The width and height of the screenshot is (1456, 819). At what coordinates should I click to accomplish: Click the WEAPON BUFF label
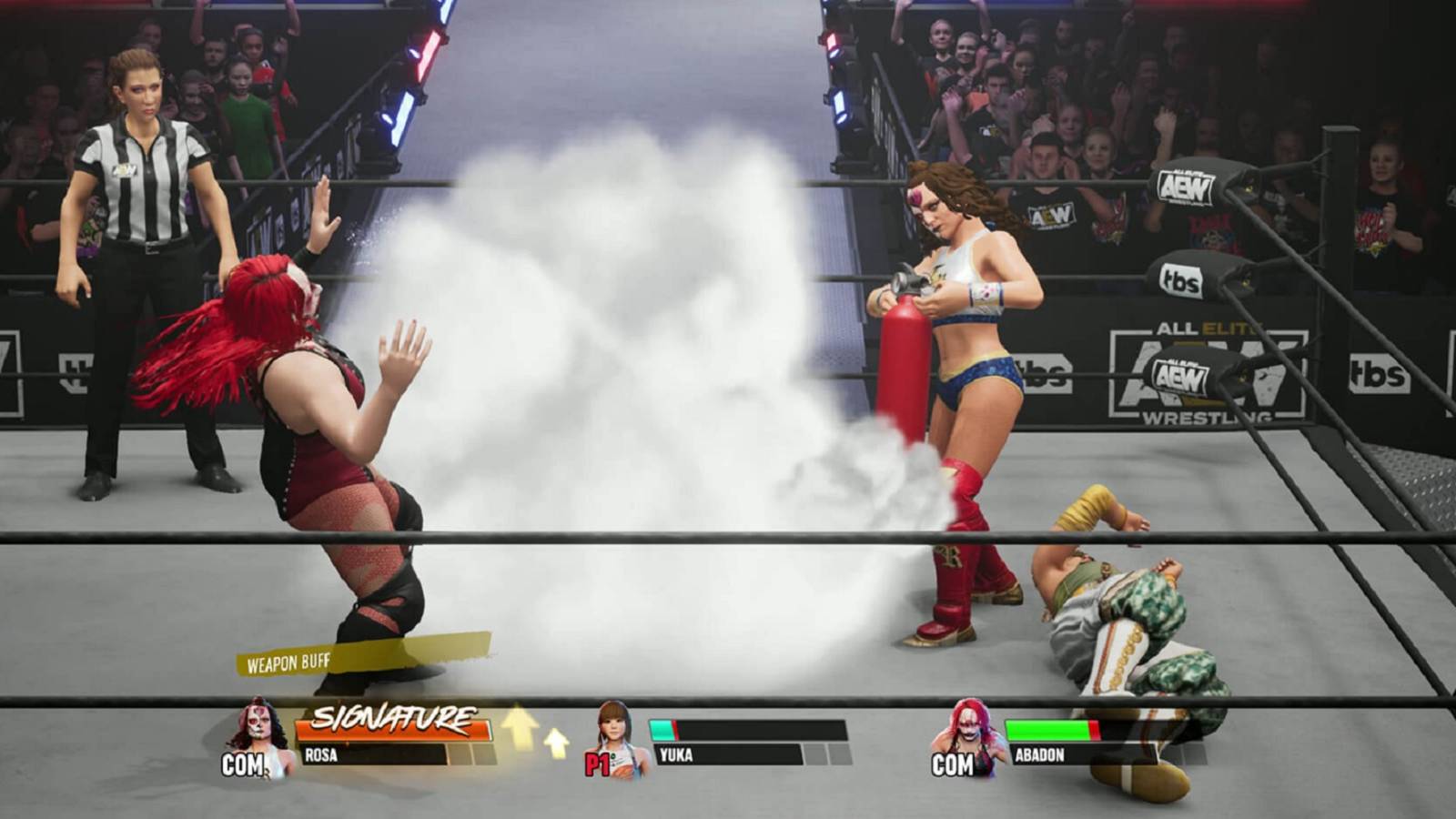289,663
